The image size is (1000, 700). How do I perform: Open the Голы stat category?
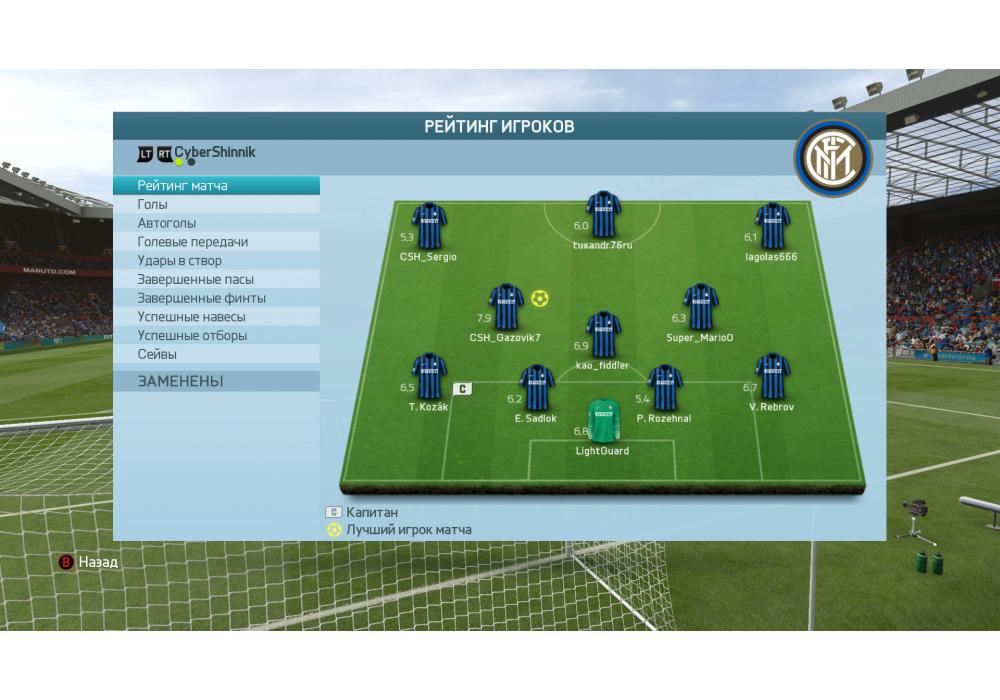pos(216,205)
